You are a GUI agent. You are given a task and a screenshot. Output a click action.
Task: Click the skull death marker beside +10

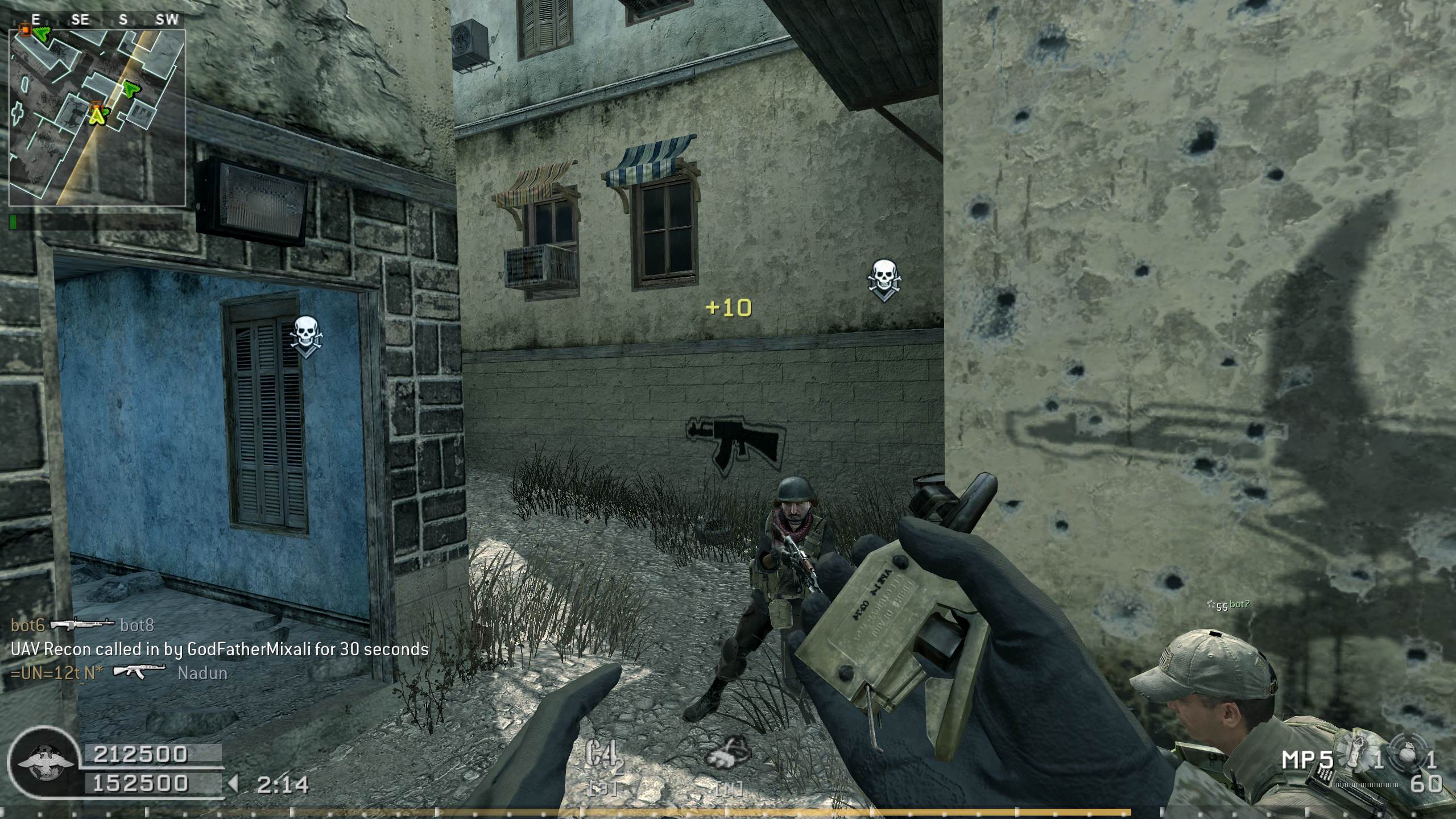tap(883, 279)
